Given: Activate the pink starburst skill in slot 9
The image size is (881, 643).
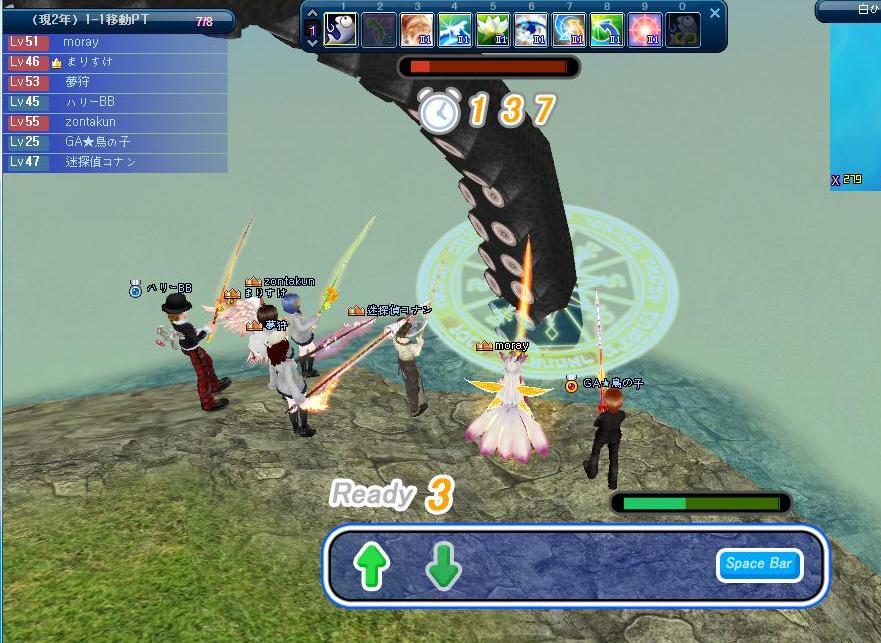Looking at the screenshot, I should [644, 30].
